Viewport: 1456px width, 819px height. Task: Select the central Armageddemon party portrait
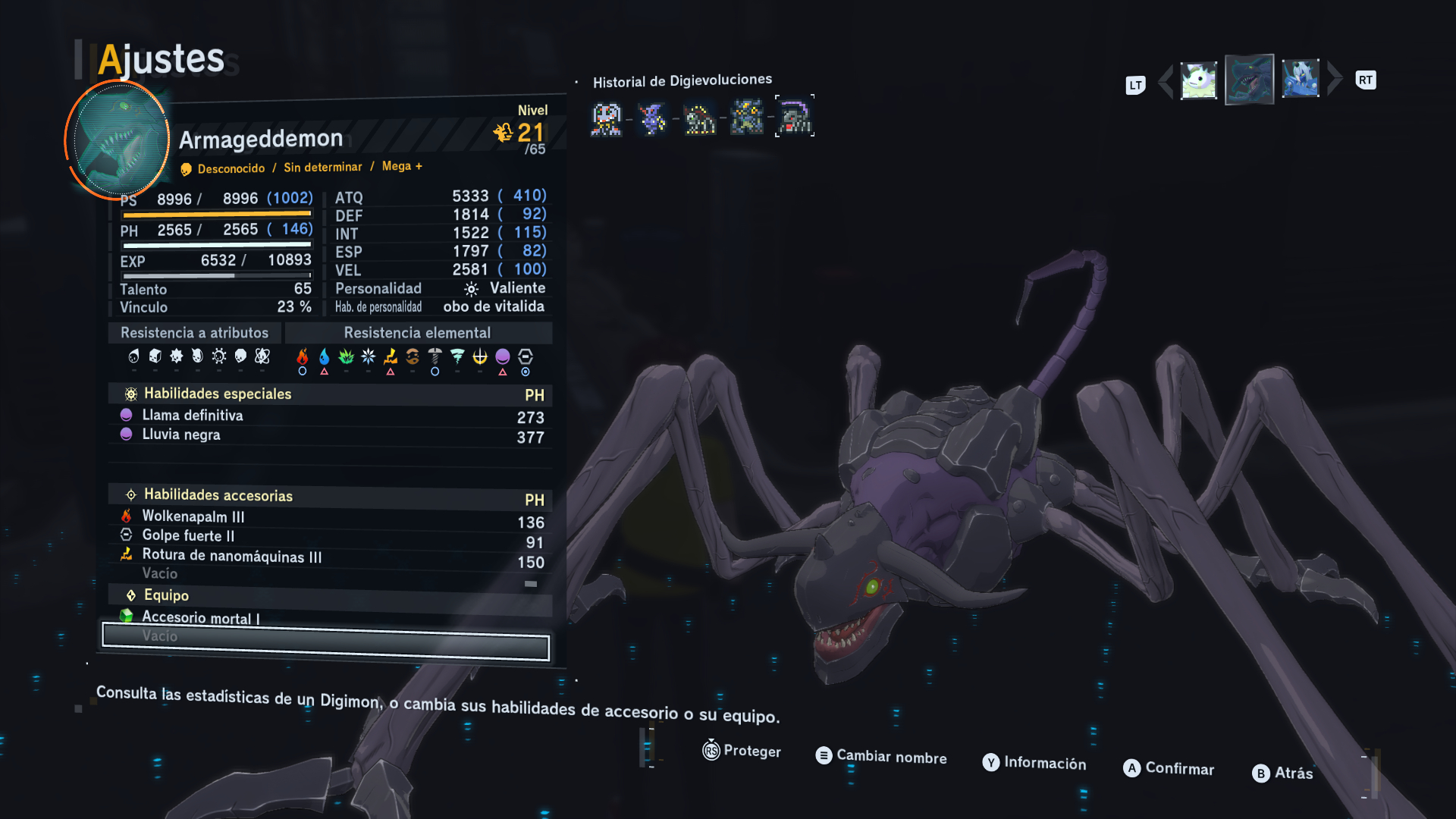pyautogui.click(x=1249, y=80)
